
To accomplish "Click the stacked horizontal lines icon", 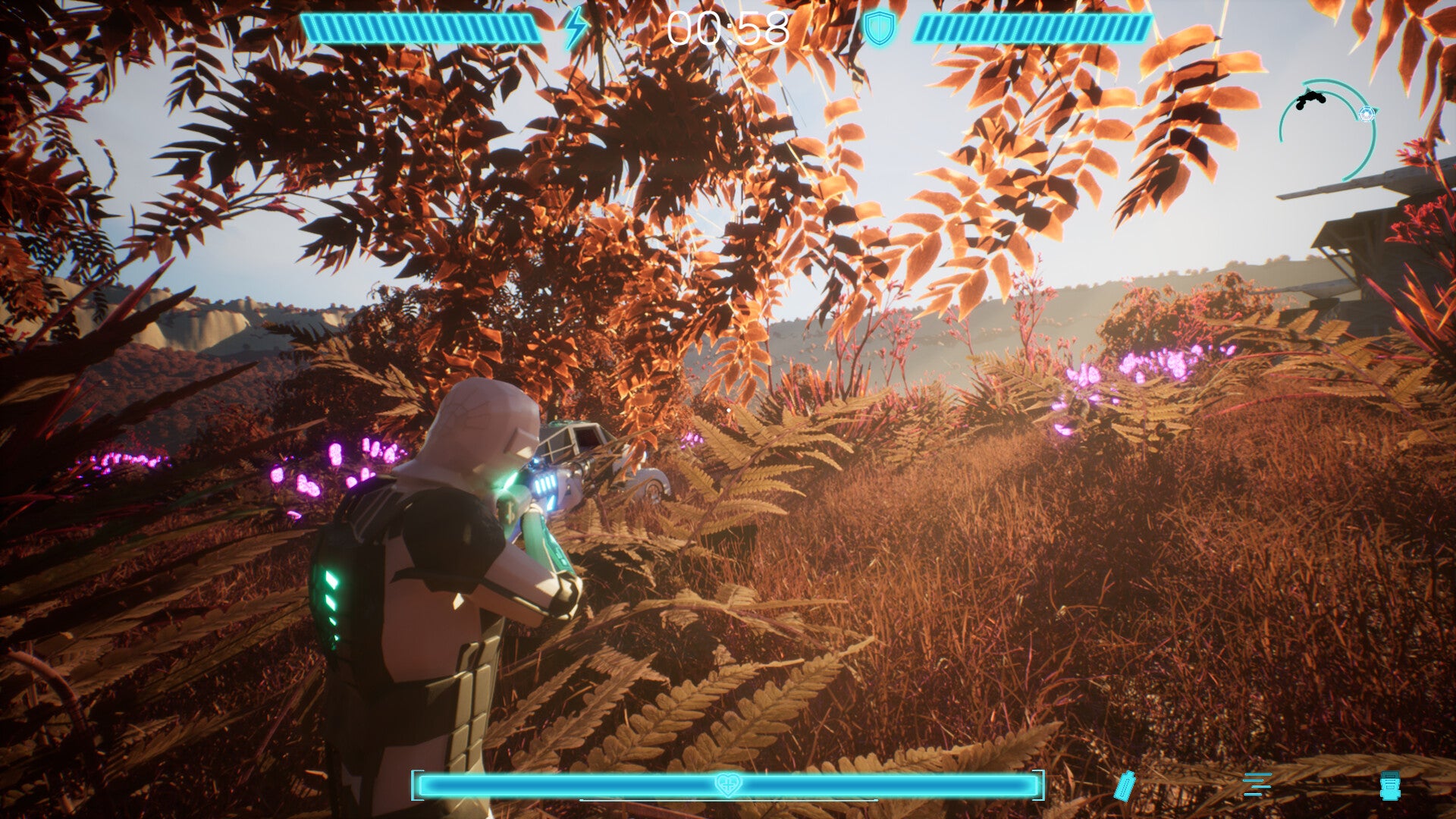I will click(1257, 785).
